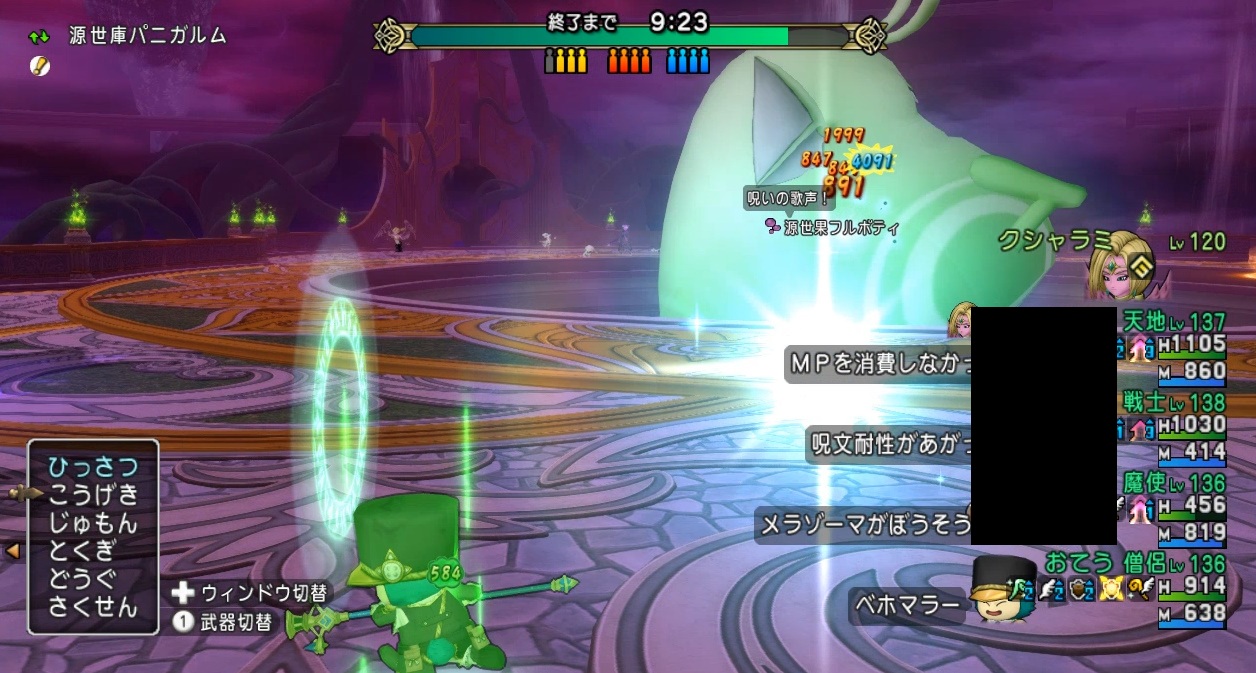Viewport: 1256px width, 673px height.
Task: Click the left arrow beside the command menu
Action: pos(13,550)
